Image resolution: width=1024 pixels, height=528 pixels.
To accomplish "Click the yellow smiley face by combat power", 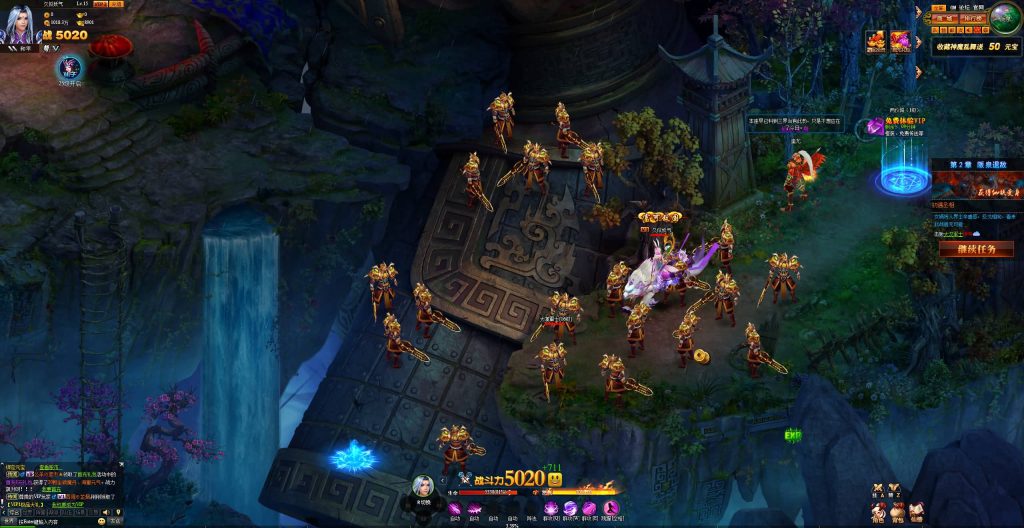I will pyautogui.click(x=555, y=480).
